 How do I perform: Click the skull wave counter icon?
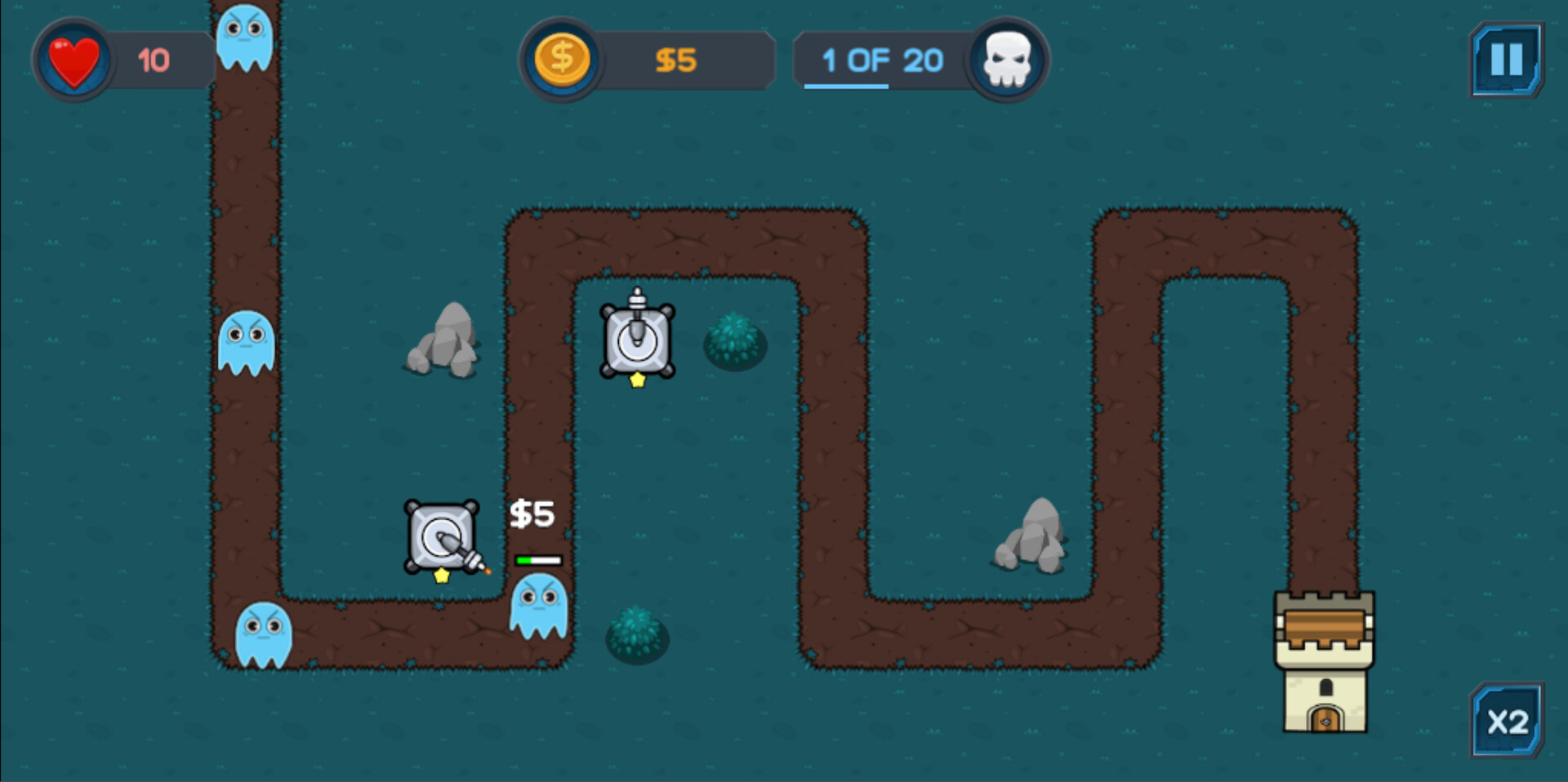click(x=1006, y=60)
